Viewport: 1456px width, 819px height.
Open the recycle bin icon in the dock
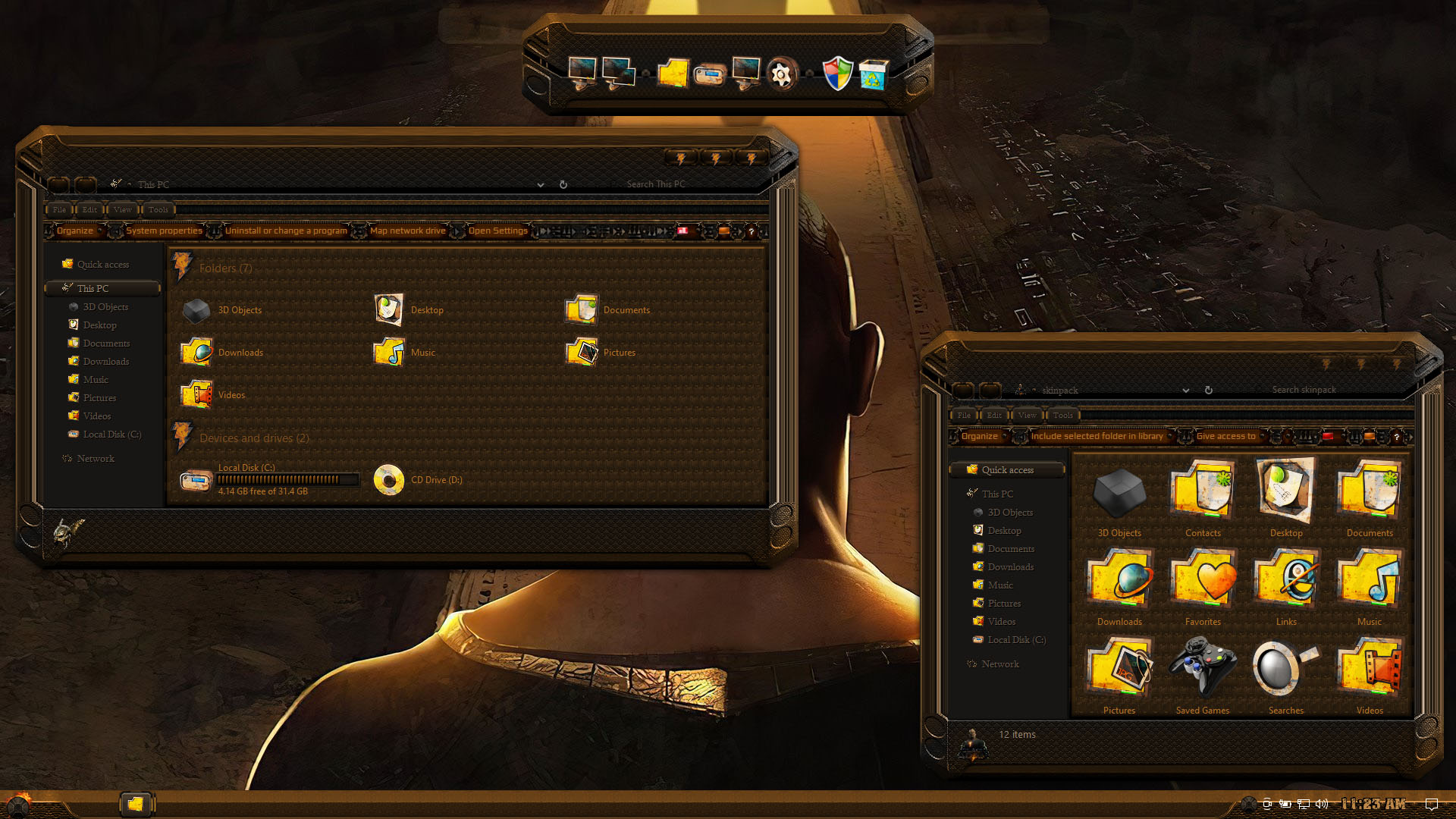[874, 74]
